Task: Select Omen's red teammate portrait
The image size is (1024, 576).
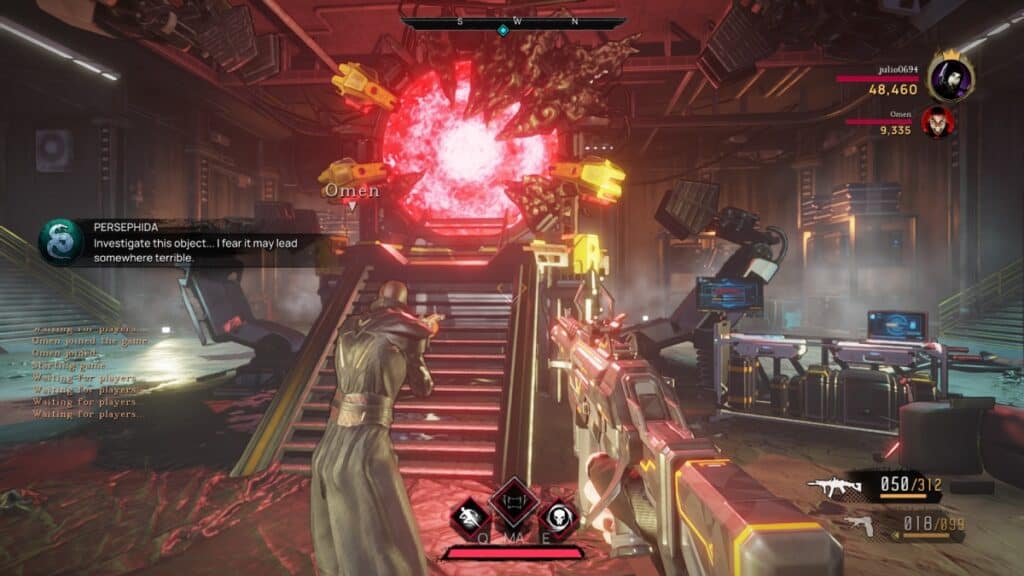Action: click(937, 122)
